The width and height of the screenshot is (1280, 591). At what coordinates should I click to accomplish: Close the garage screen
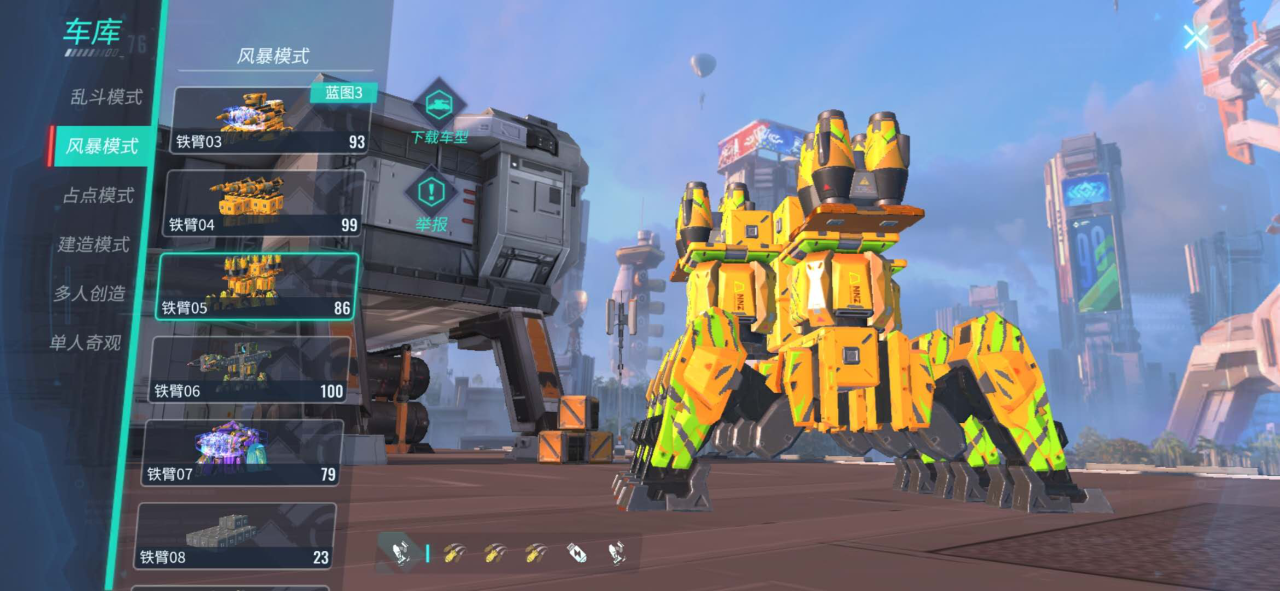pos(1196,38)
